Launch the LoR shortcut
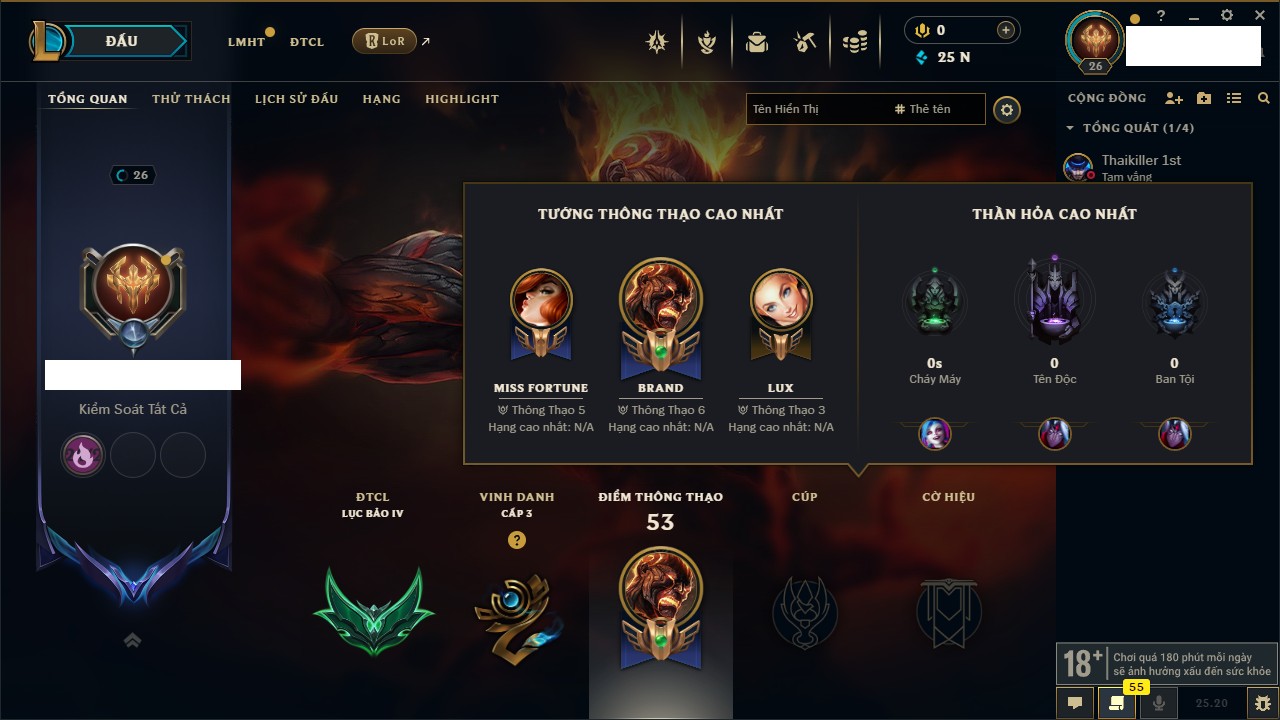The width and height of the screenshot is (1280, 720). (x=384, y=41)
